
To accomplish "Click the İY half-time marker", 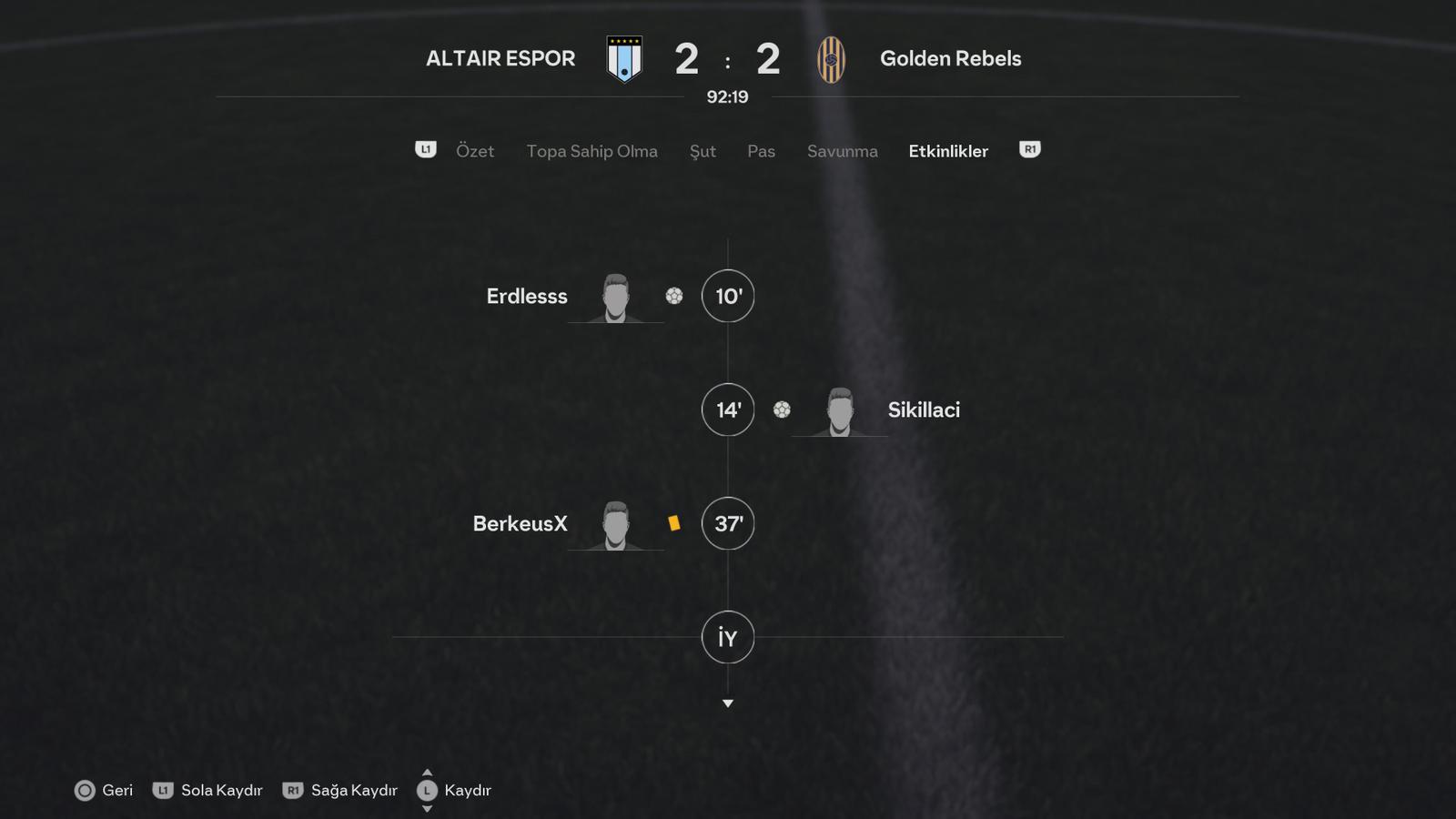I will pos(728,637).
